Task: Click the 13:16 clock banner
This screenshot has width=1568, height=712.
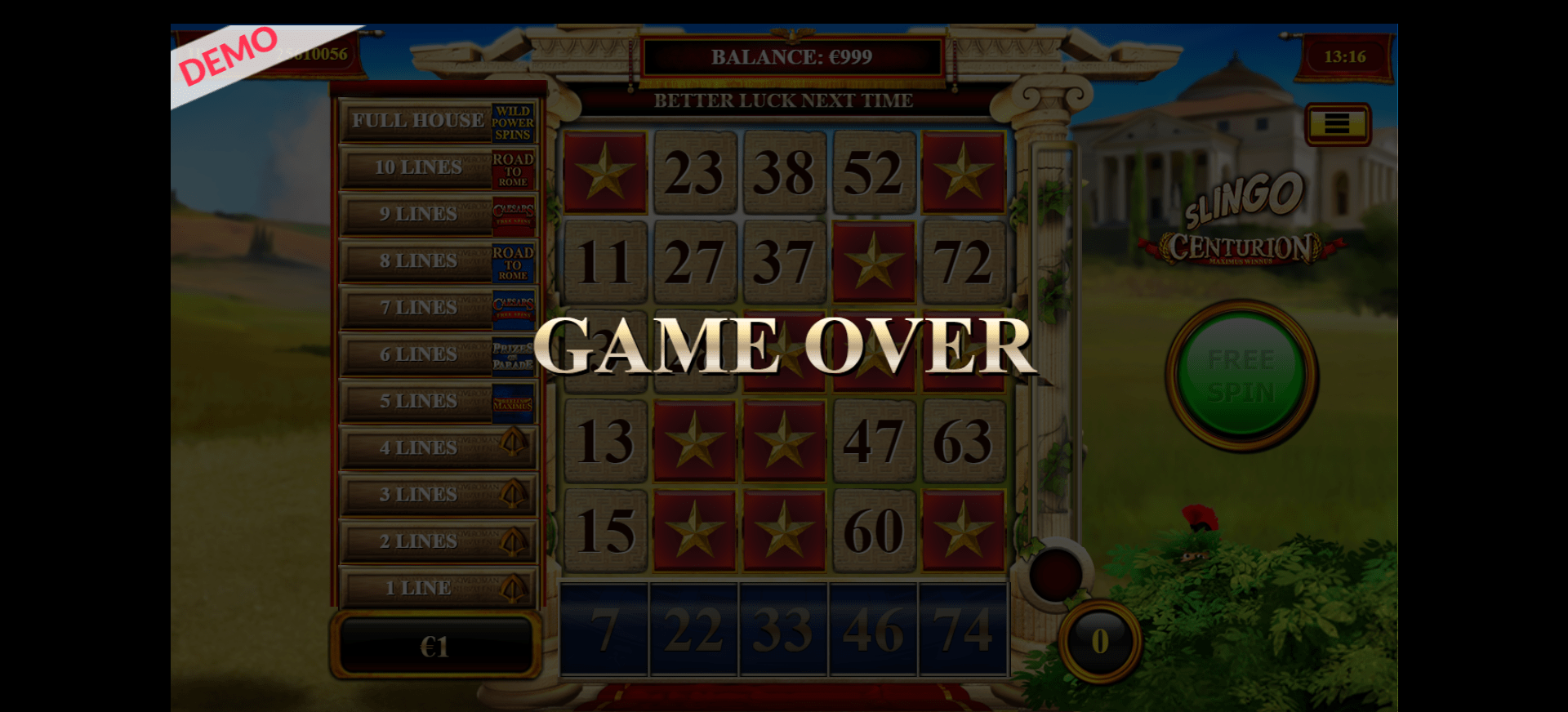Action: coord(1347,56)
